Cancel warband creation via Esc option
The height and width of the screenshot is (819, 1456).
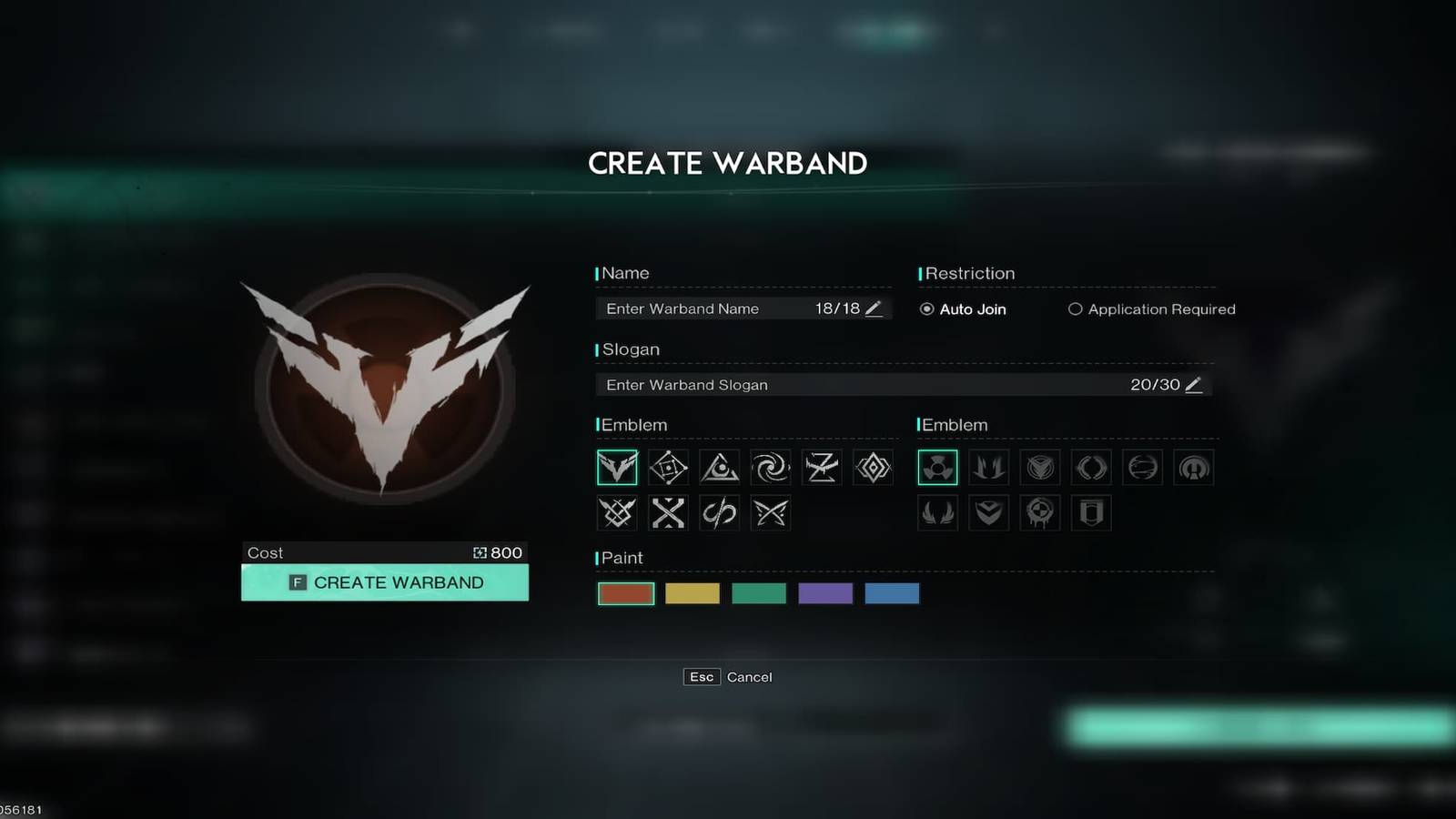(x=701, y=677)
